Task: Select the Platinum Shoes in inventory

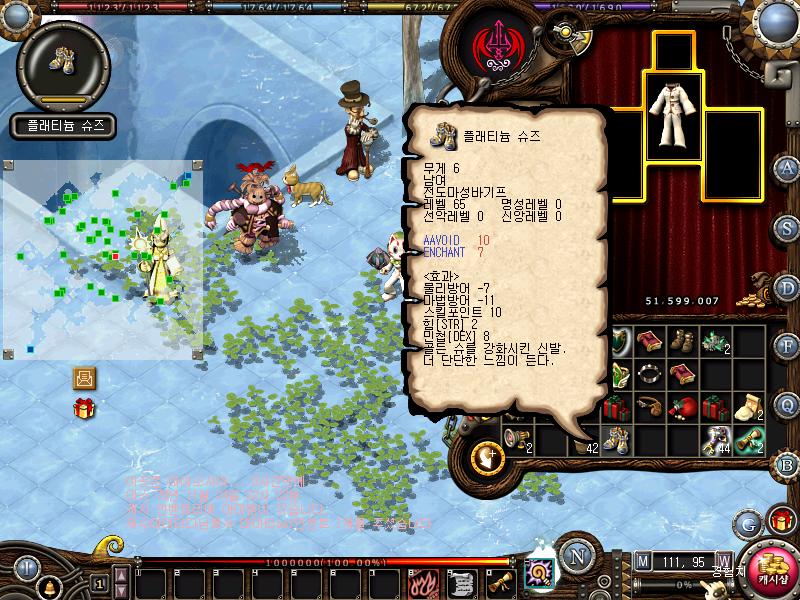Action: click(x=617, y=439)
